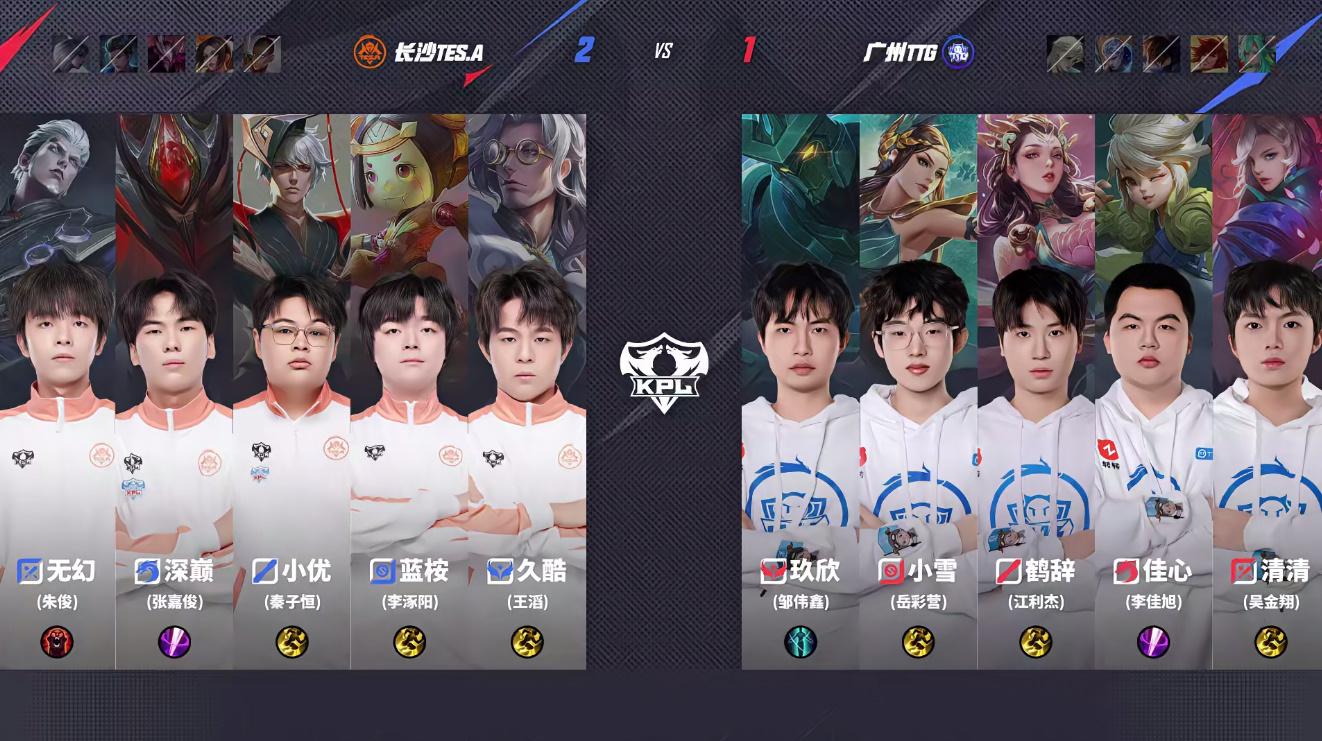
Task: Select player card for 无幻
Action: point(57,390)
